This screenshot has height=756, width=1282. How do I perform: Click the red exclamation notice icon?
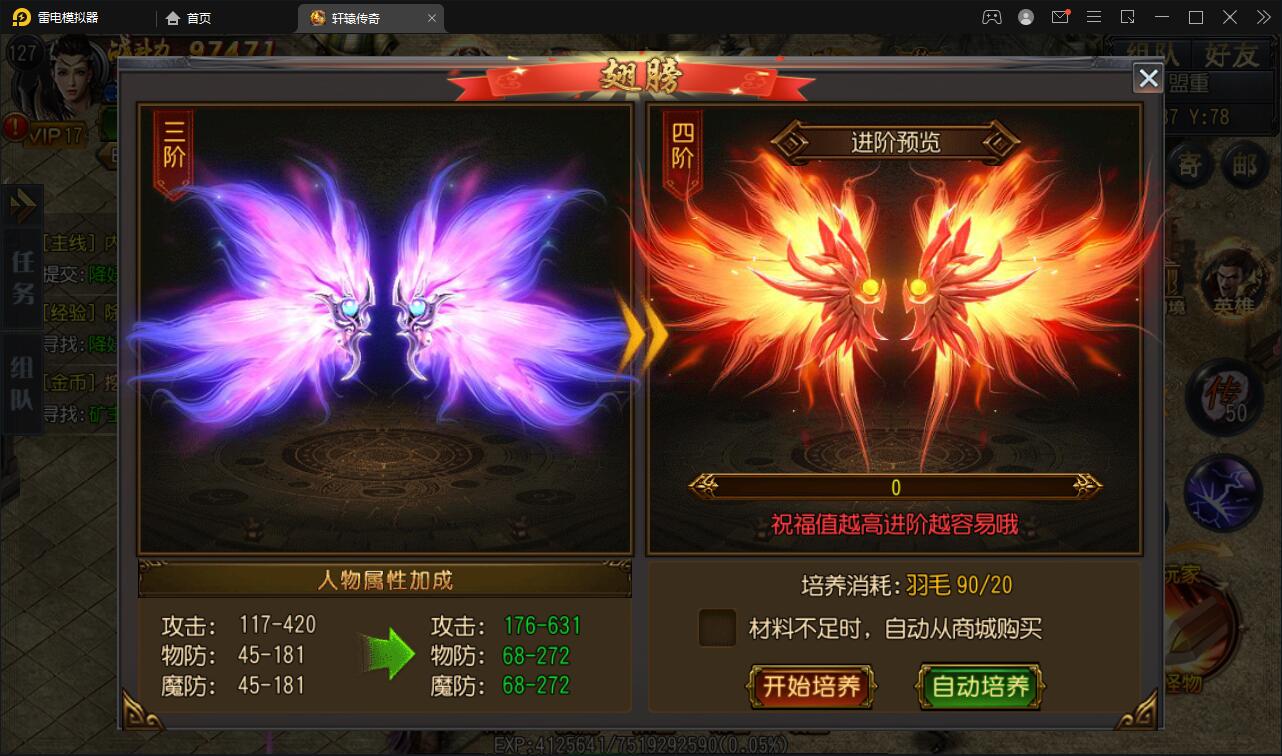(x=14, y=127)
